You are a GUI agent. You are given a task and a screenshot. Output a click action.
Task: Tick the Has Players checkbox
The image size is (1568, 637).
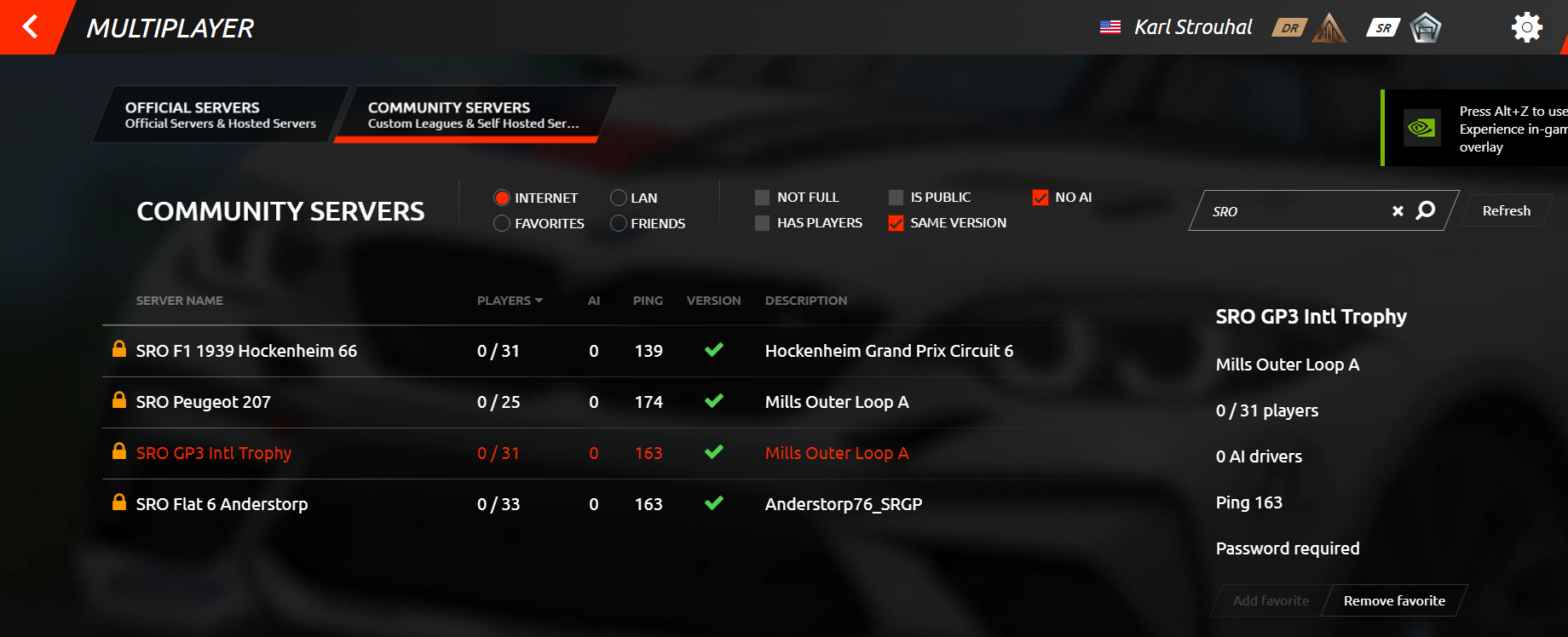point(762,223)
